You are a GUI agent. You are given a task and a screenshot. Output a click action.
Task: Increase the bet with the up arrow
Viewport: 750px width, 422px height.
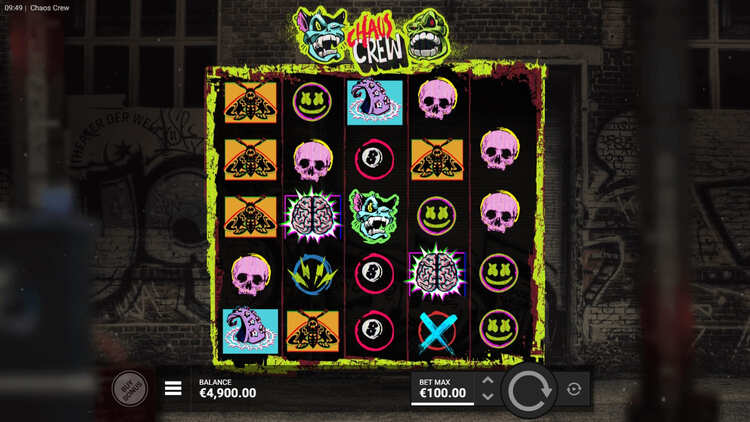click(x=488, y=381)
